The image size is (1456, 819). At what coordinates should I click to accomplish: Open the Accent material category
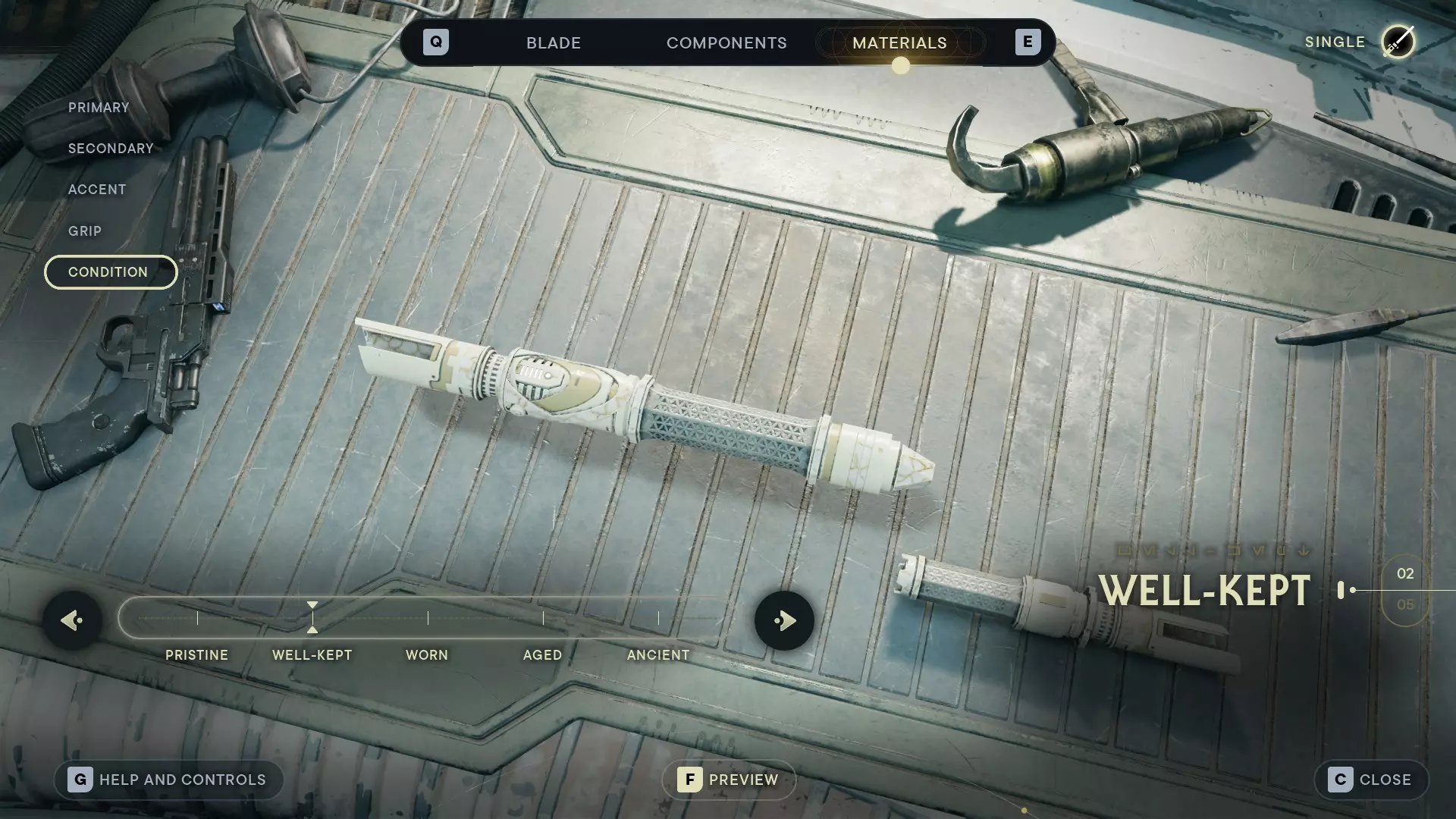coord(97,190)
